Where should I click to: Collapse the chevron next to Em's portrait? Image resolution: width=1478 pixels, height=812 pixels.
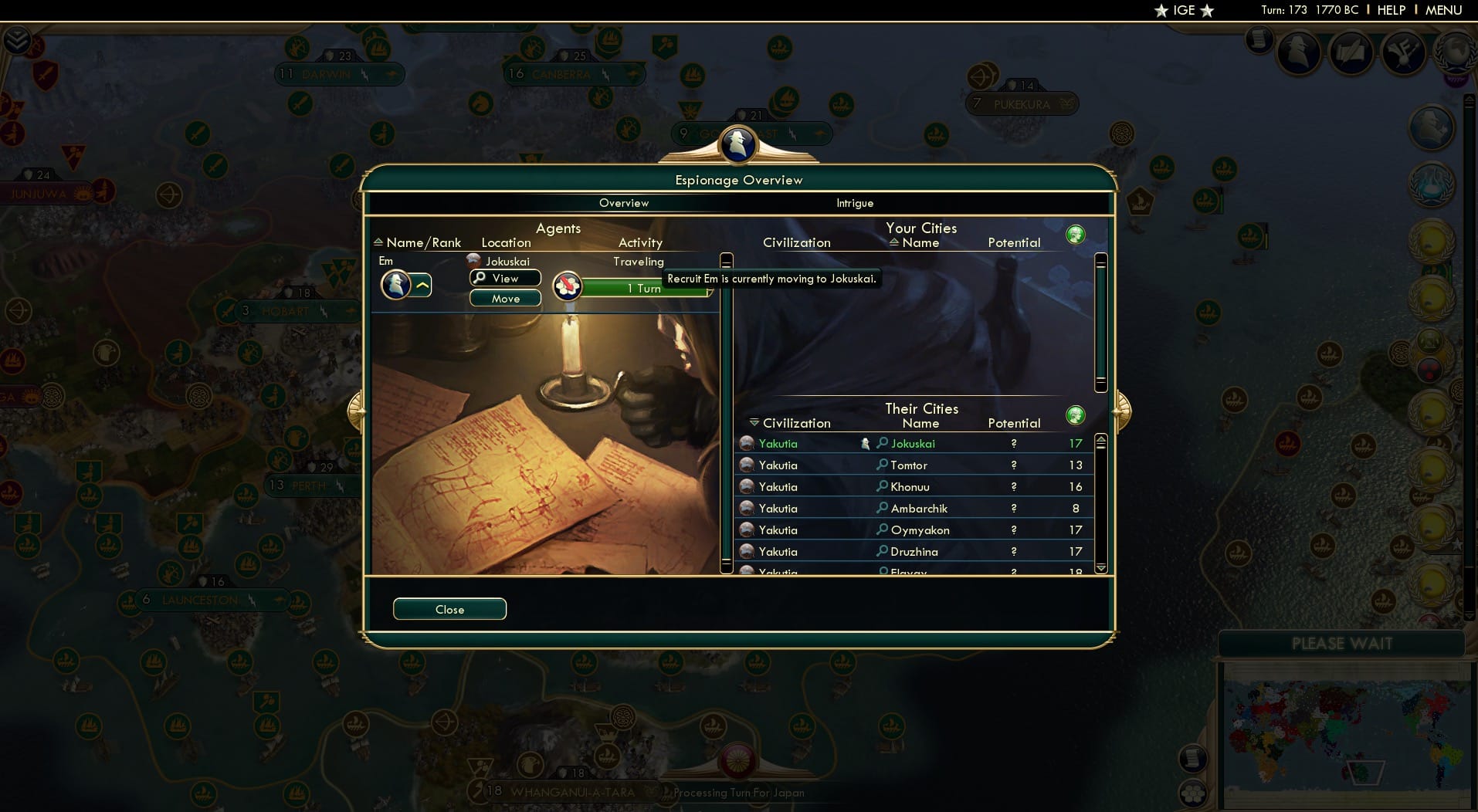click(421, 285)
